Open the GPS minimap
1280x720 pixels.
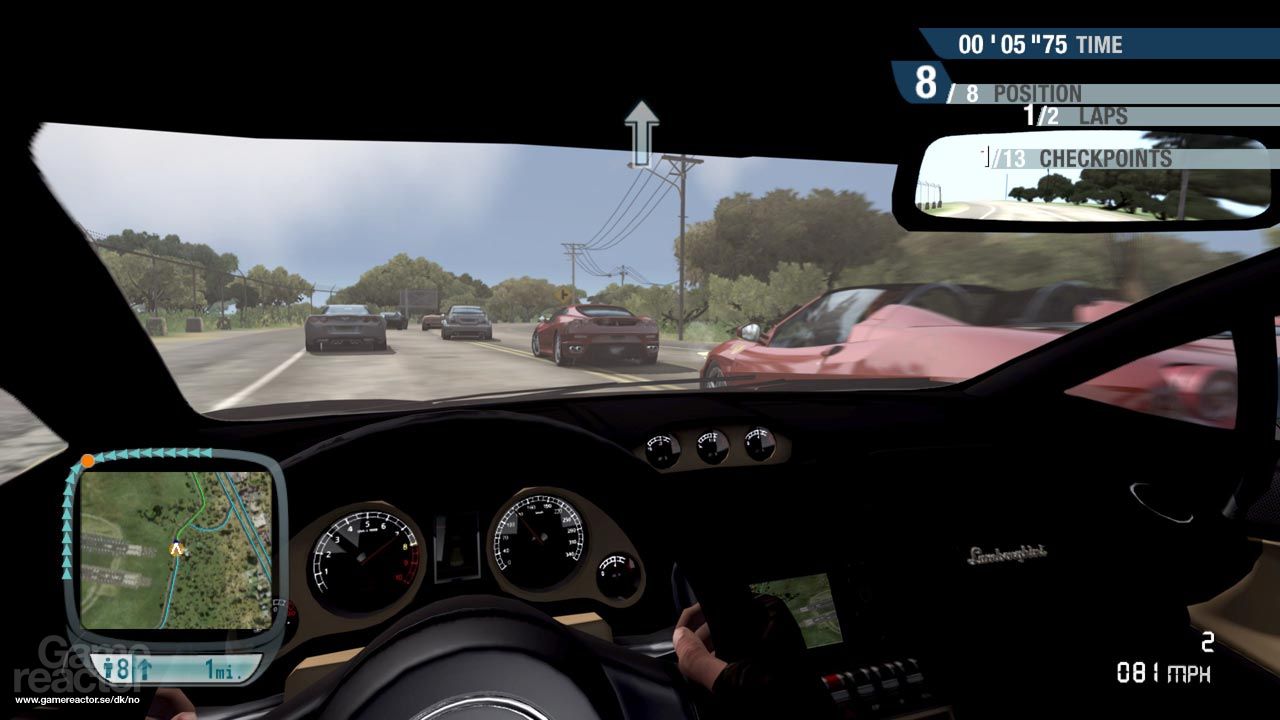point(176,550)
